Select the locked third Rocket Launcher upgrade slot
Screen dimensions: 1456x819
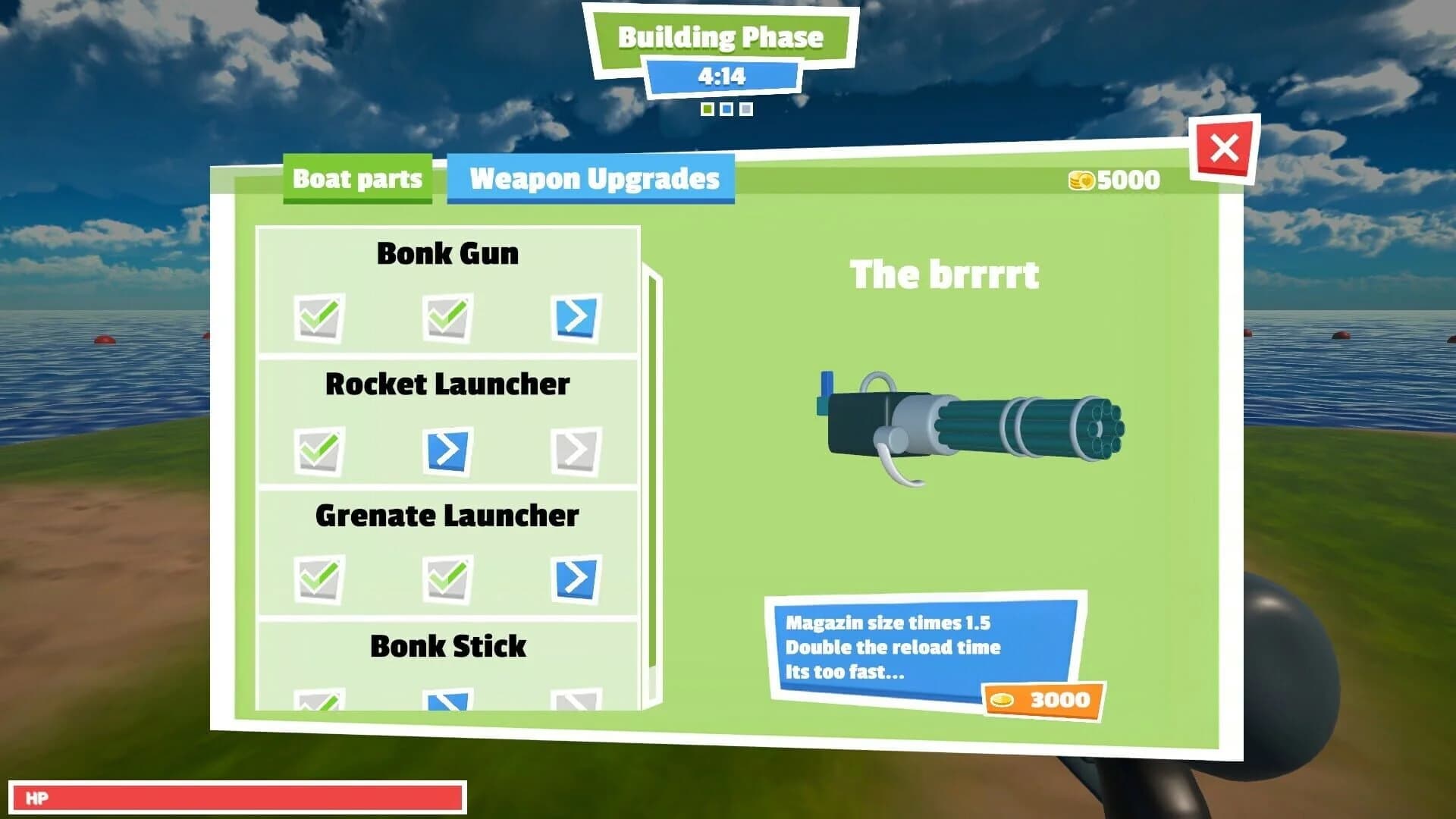tap(576, 449)
